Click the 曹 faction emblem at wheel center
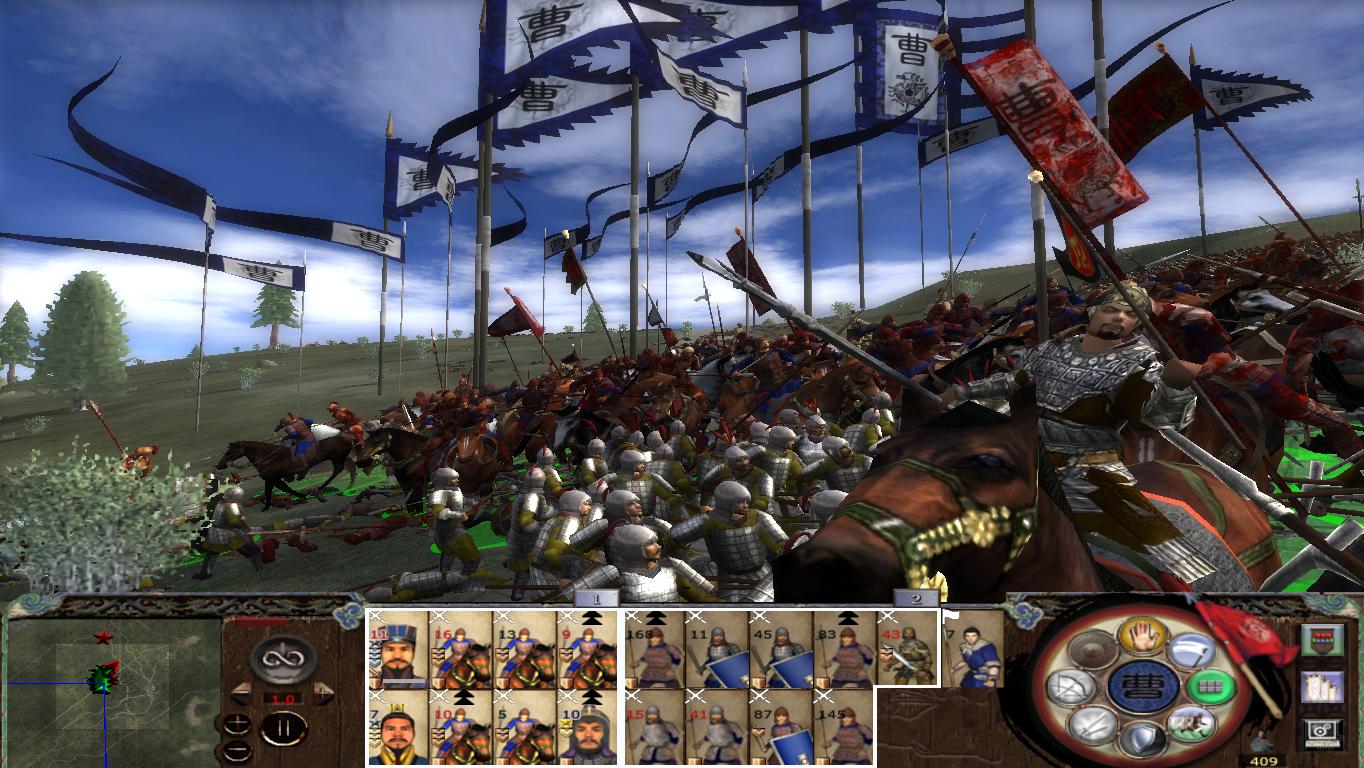This screenshot has width=1364, height=768. [x=1143, y=687]
